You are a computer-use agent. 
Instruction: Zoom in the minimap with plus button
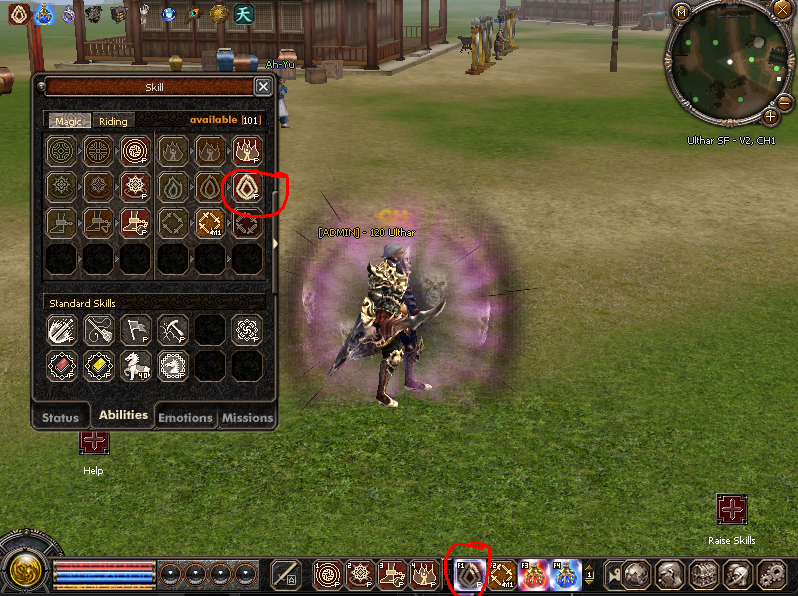click(x=771, y=116)
